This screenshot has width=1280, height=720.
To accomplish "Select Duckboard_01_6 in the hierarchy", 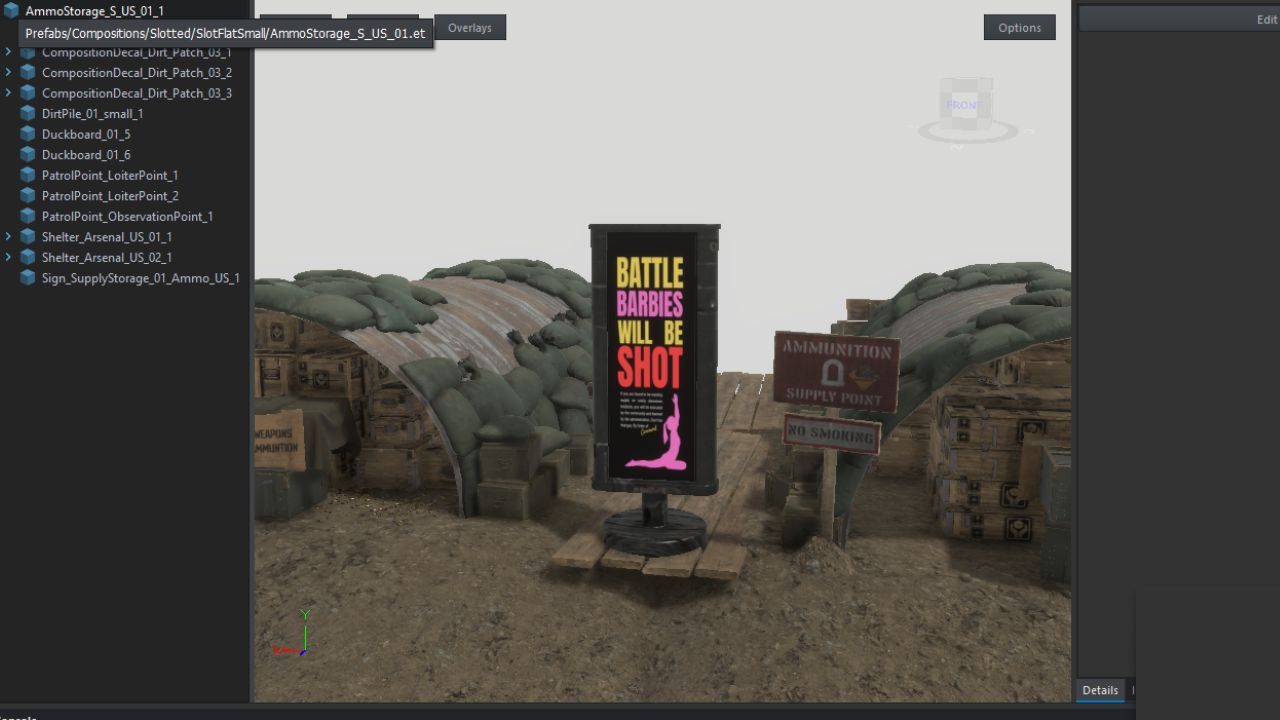I will coord(87,154).
